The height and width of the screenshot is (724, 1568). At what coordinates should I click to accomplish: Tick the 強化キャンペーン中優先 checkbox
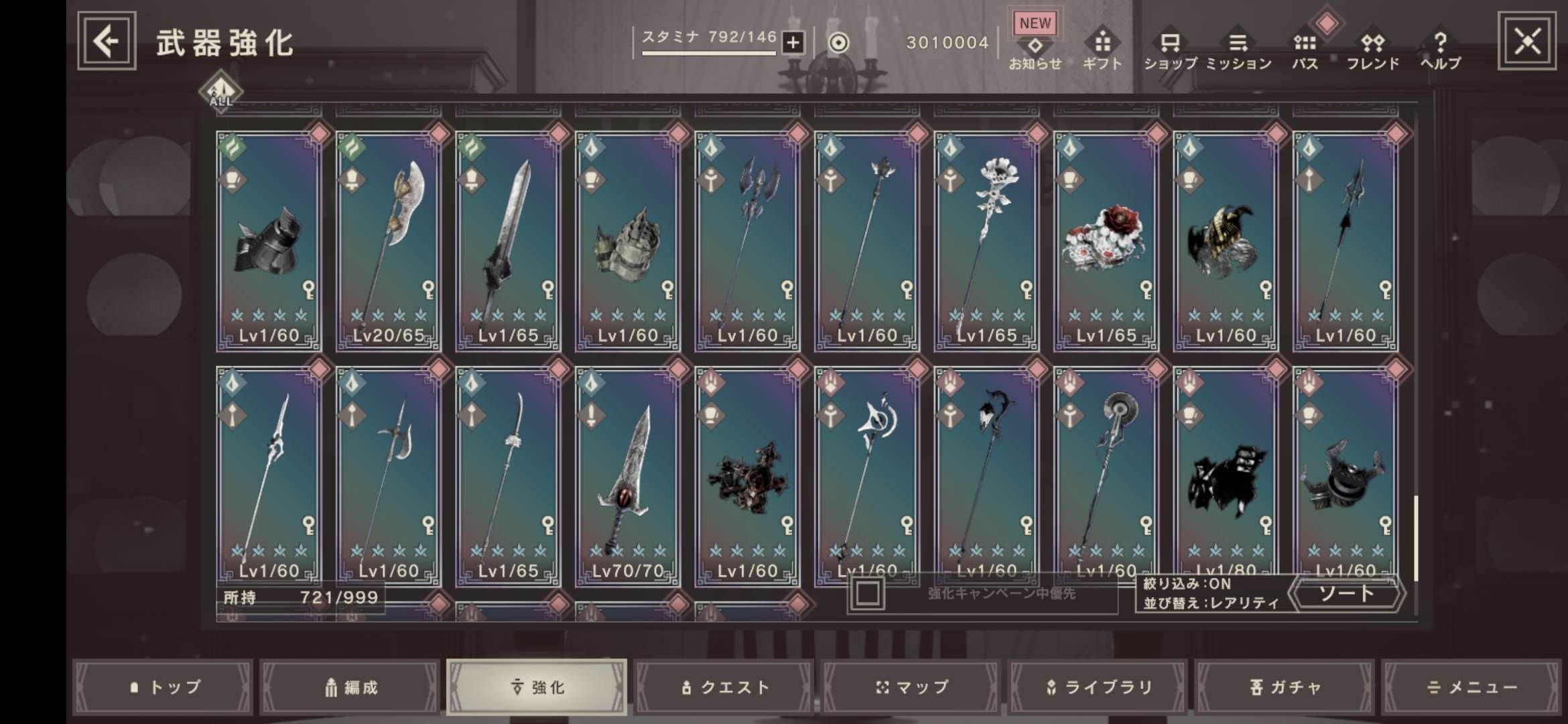868,593
